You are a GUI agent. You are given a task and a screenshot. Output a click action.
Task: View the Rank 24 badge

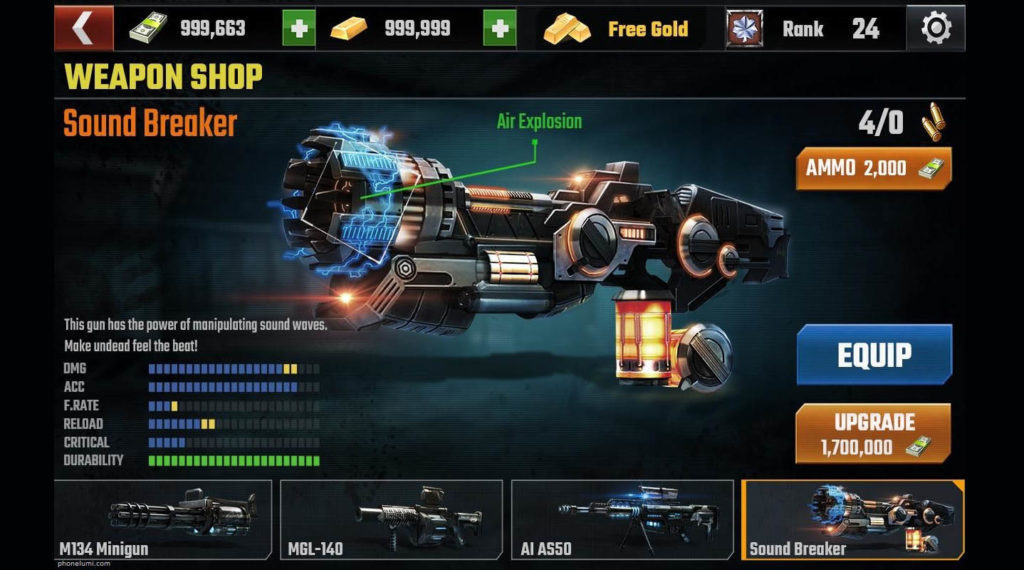pyautogui.click(x=744, y=29)
